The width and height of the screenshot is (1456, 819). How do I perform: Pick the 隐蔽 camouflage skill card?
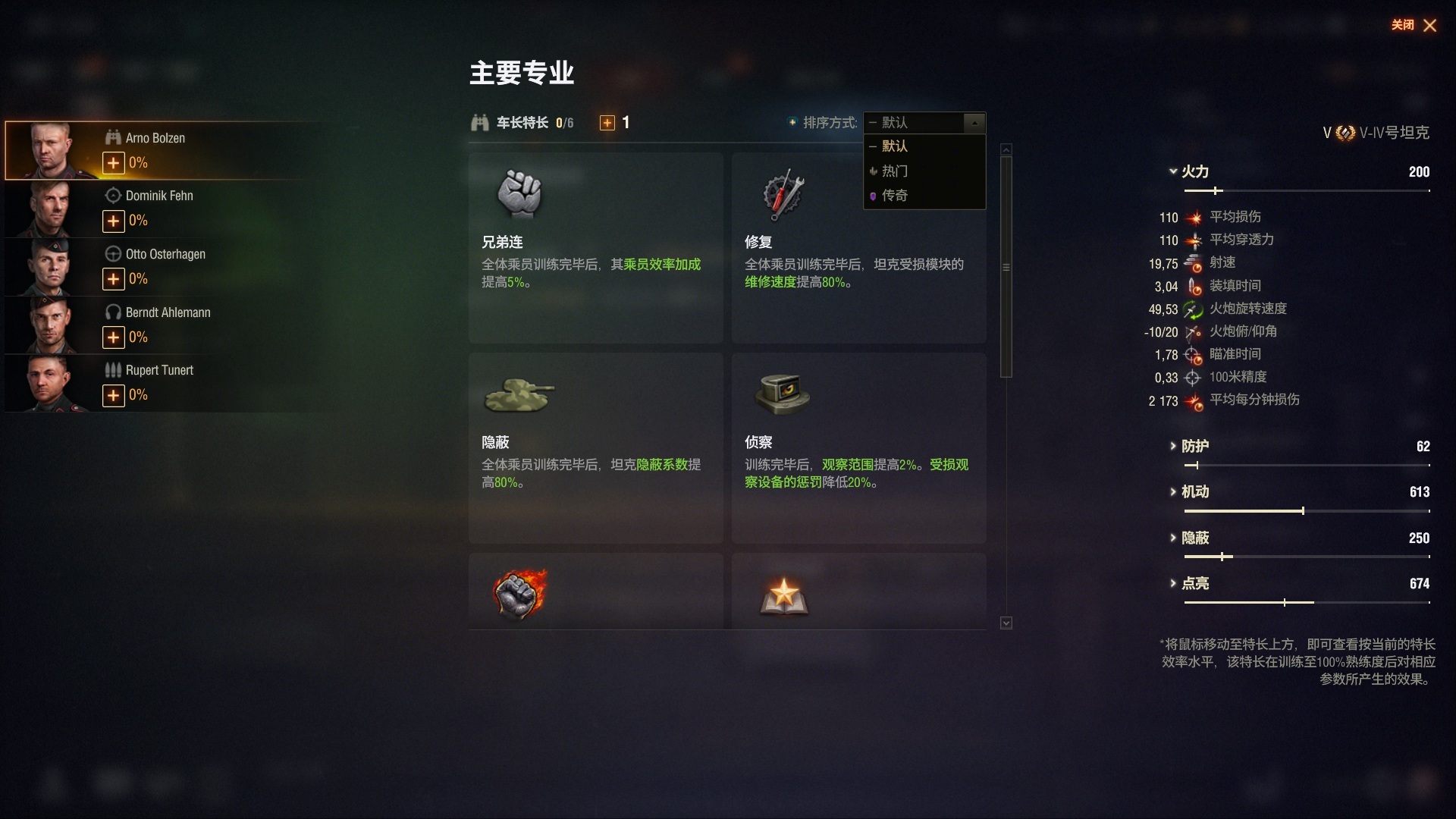pos(595,447)
